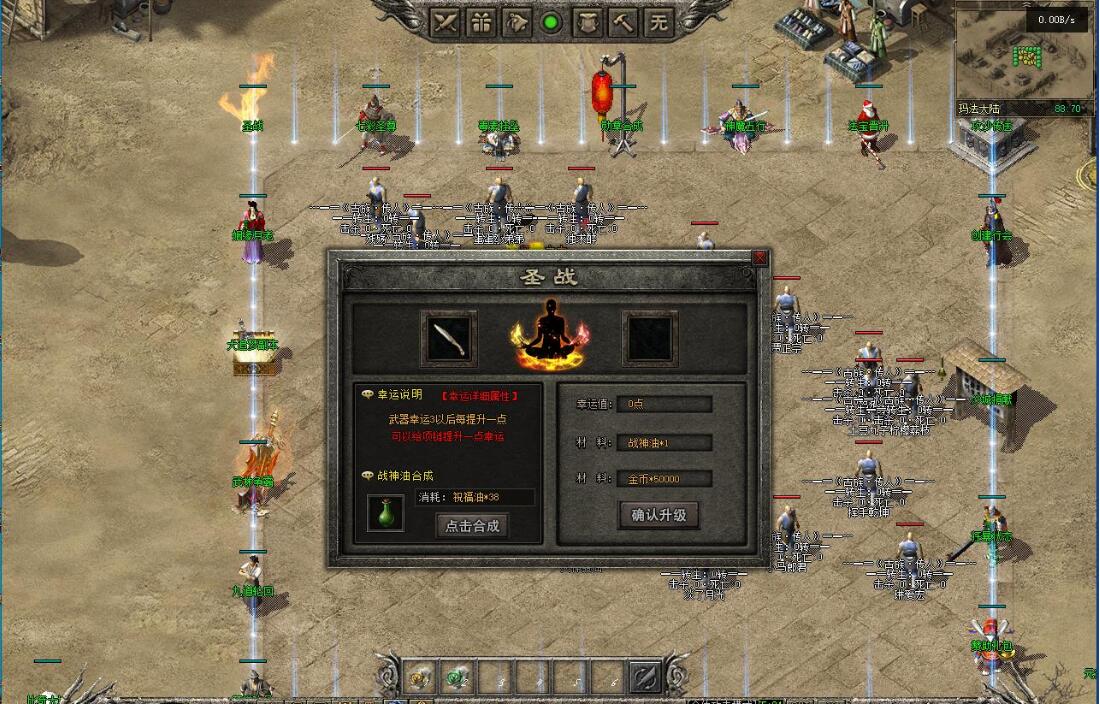Image resolution: width=1100 pixels, height=704 pixels.
Task: Use the green item in hotbar slot 2
Action: pyautogui.click(x=457, y=677)
